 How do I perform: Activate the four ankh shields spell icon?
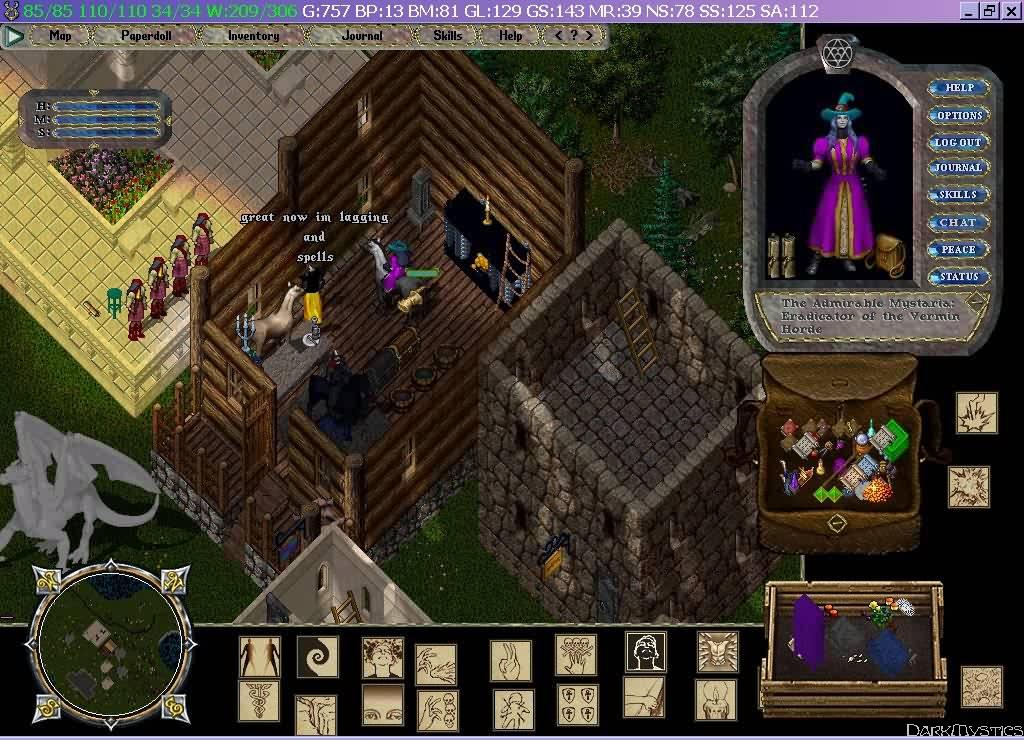tap(577, 704)
